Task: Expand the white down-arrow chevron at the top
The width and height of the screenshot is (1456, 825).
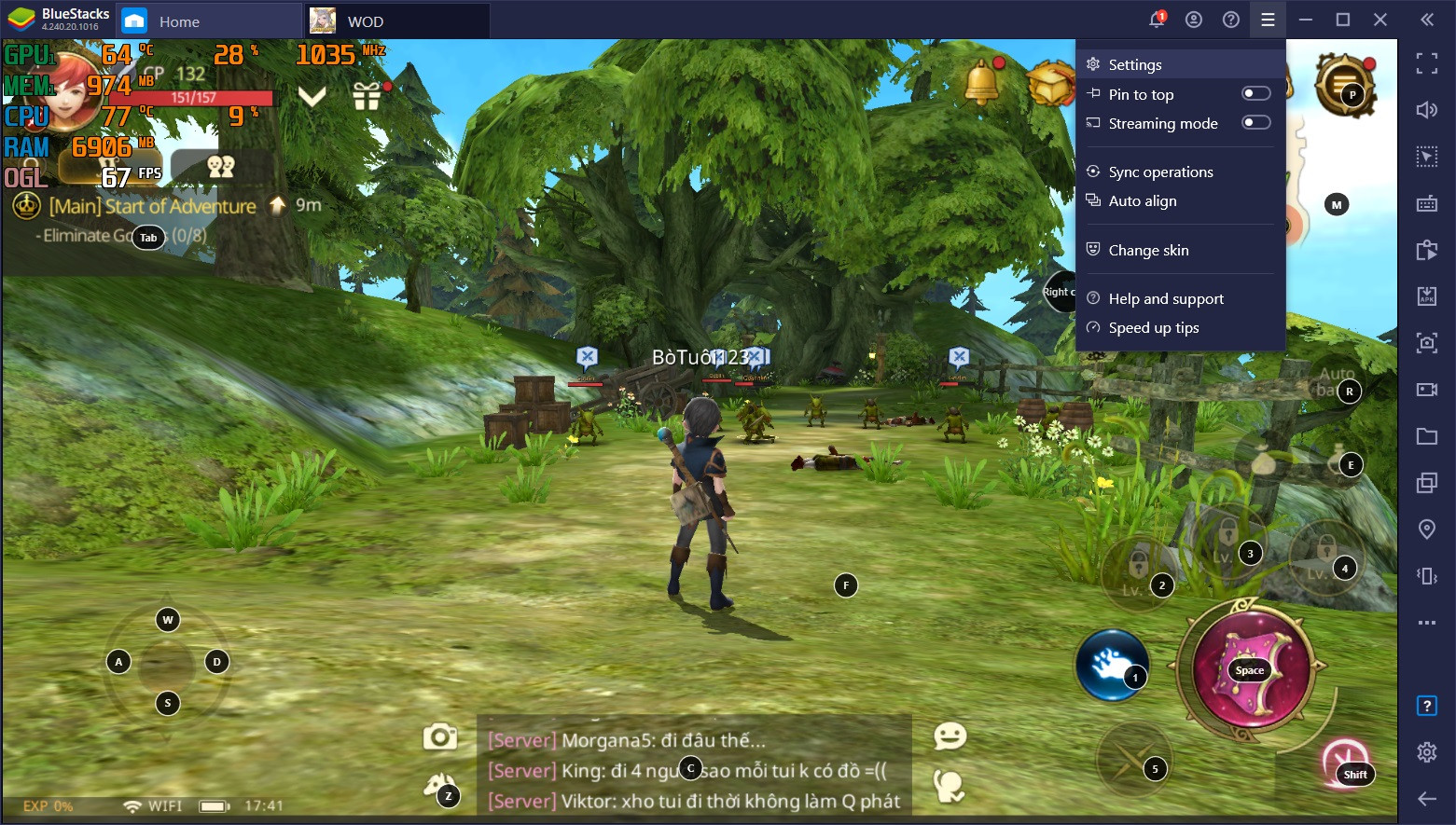Action: coord(312,95)
